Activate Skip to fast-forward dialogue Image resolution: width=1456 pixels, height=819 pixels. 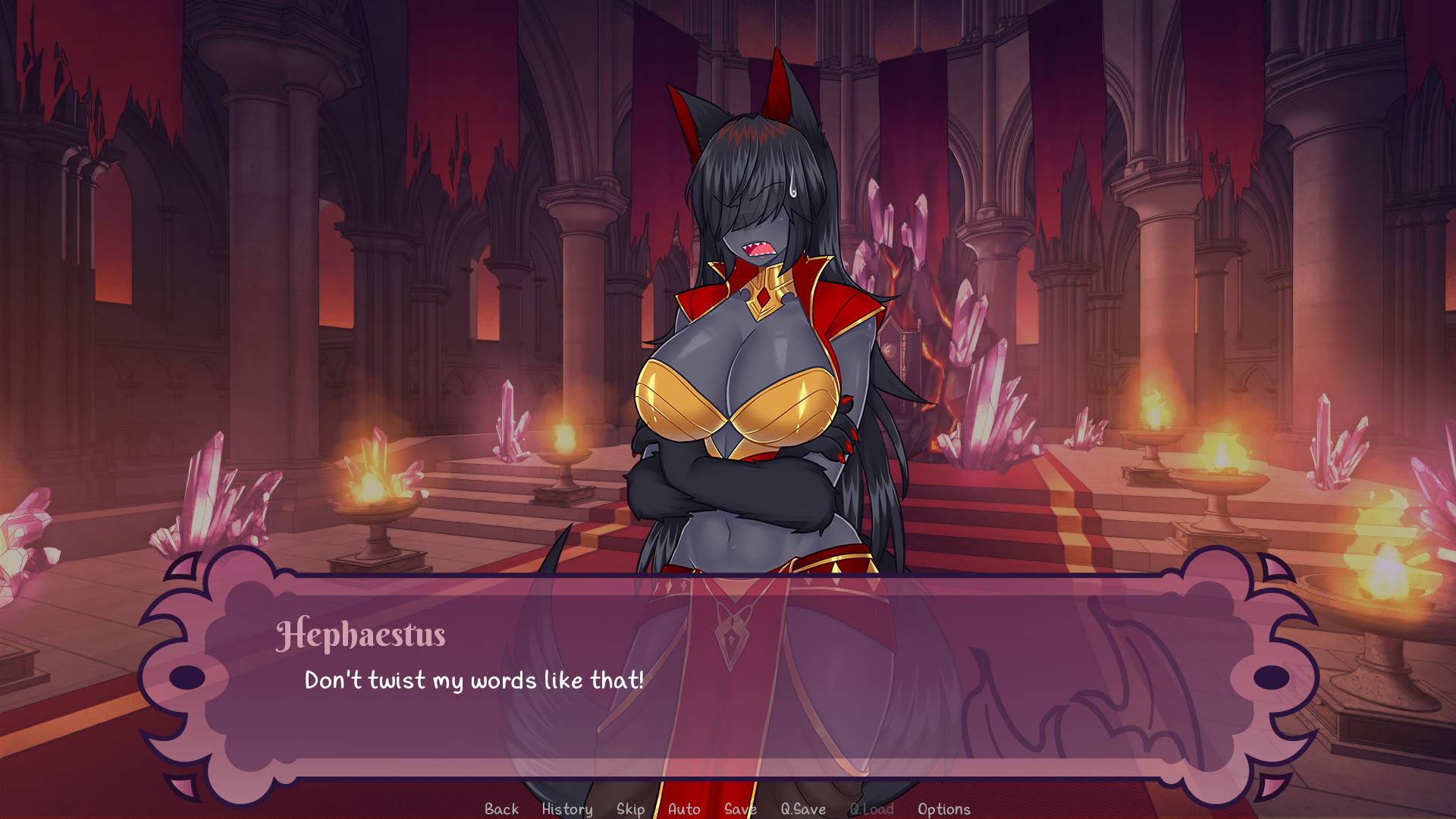[x=630, y=809]
